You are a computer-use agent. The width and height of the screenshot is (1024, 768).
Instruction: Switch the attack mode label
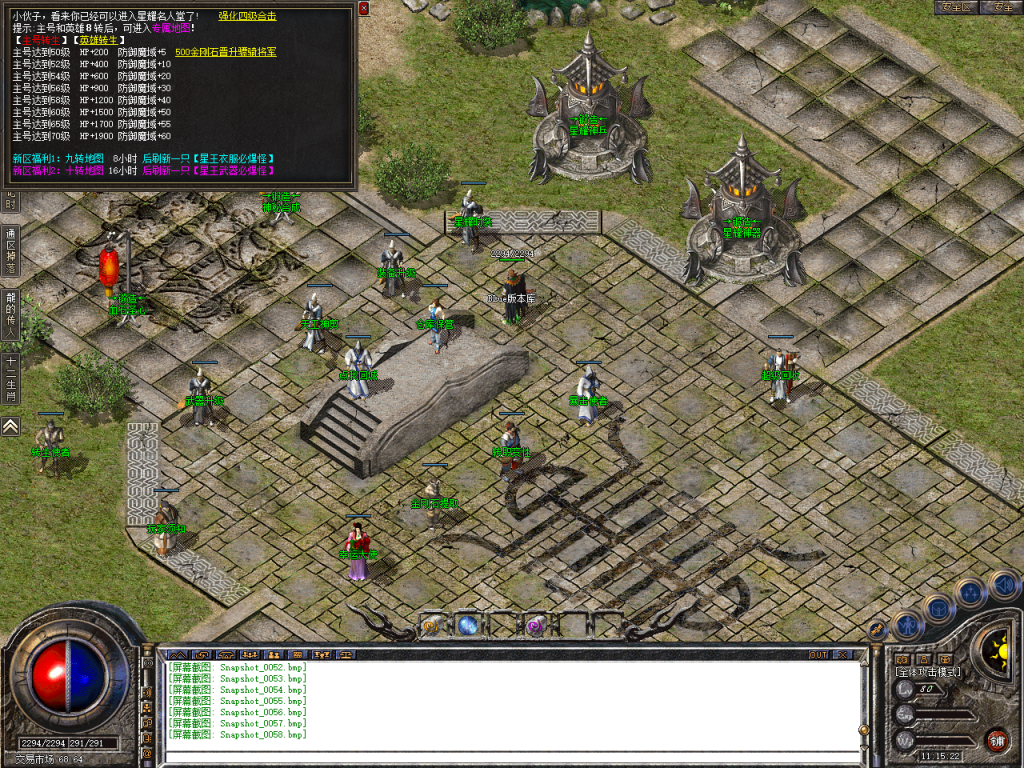(x=927, y=672)
